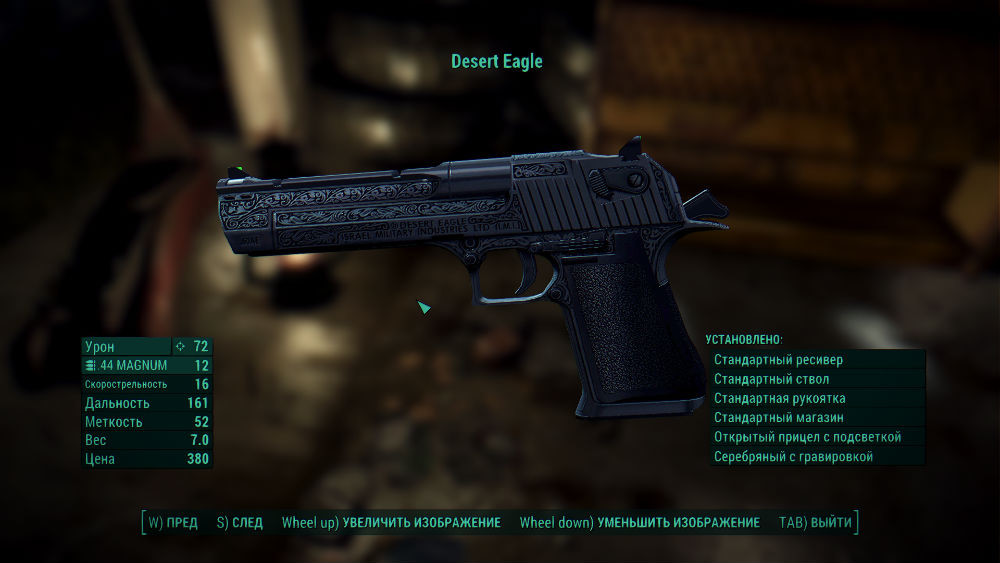This screenshot has height=563, width=1000.
Task: Pick the Открытый прицел с подсветкой row
Action: pos(816,437)
